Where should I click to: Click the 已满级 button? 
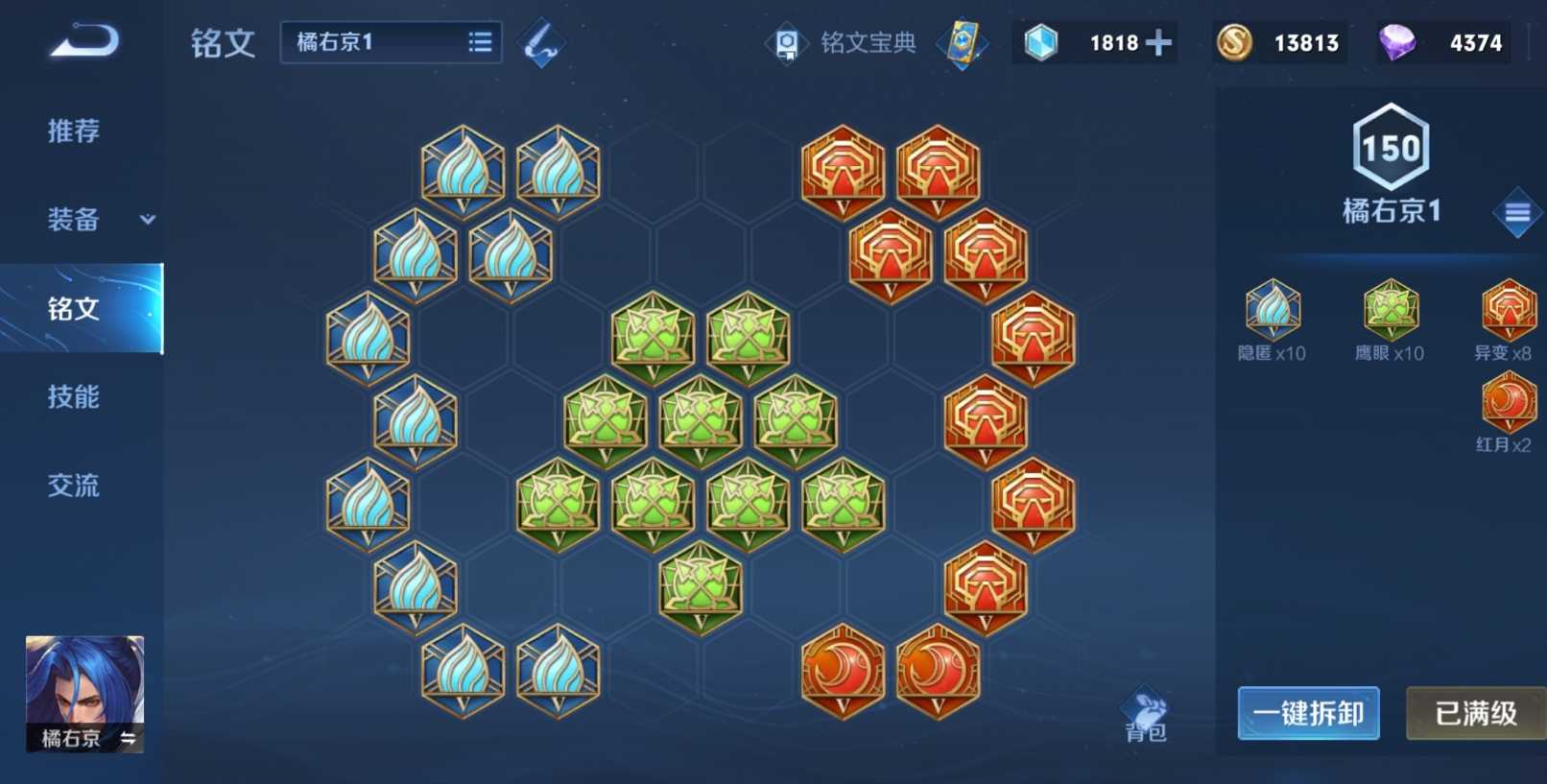(1475, 714)
